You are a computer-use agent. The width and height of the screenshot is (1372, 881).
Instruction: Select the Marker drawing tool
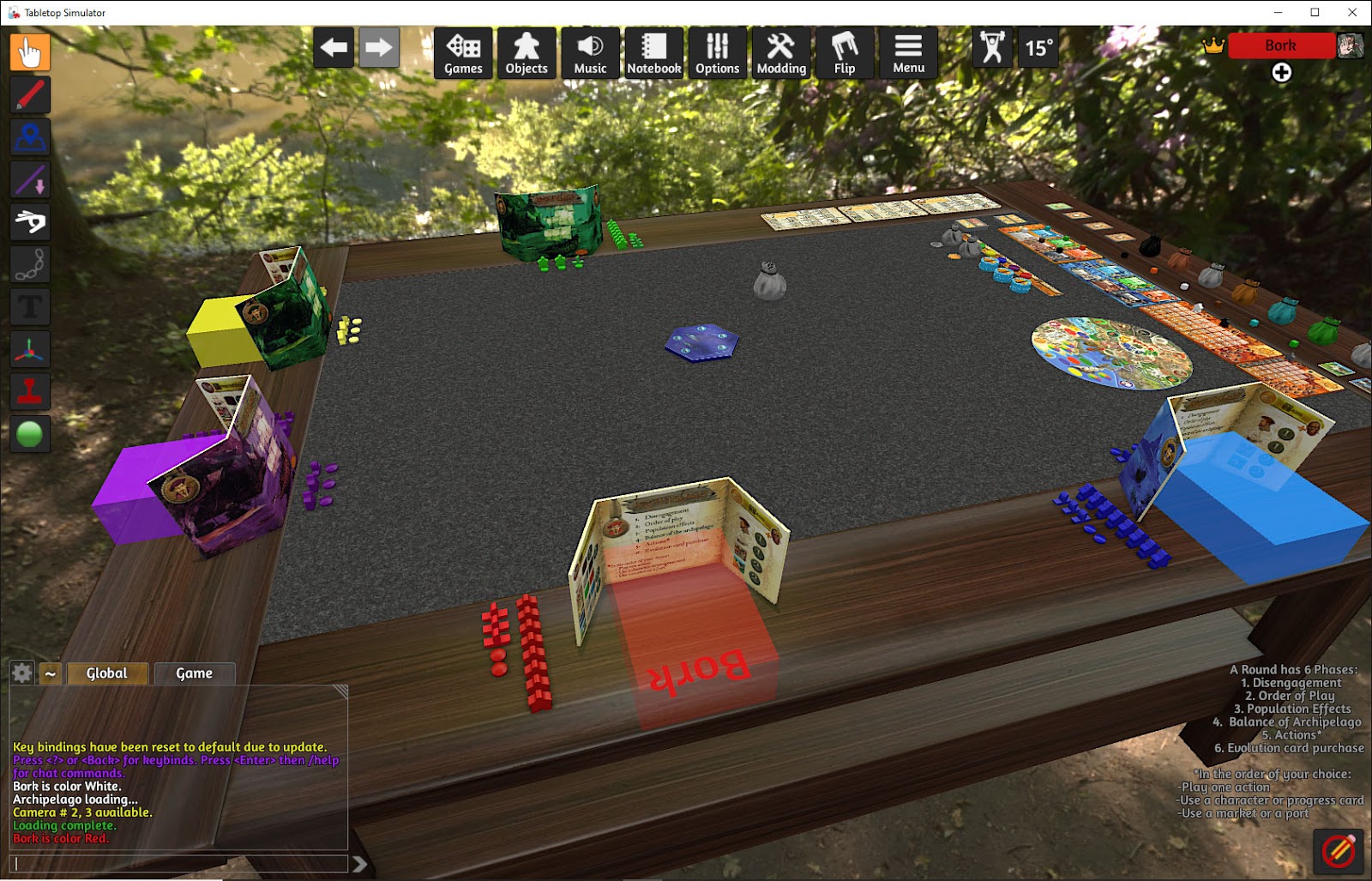coord(29,94)
